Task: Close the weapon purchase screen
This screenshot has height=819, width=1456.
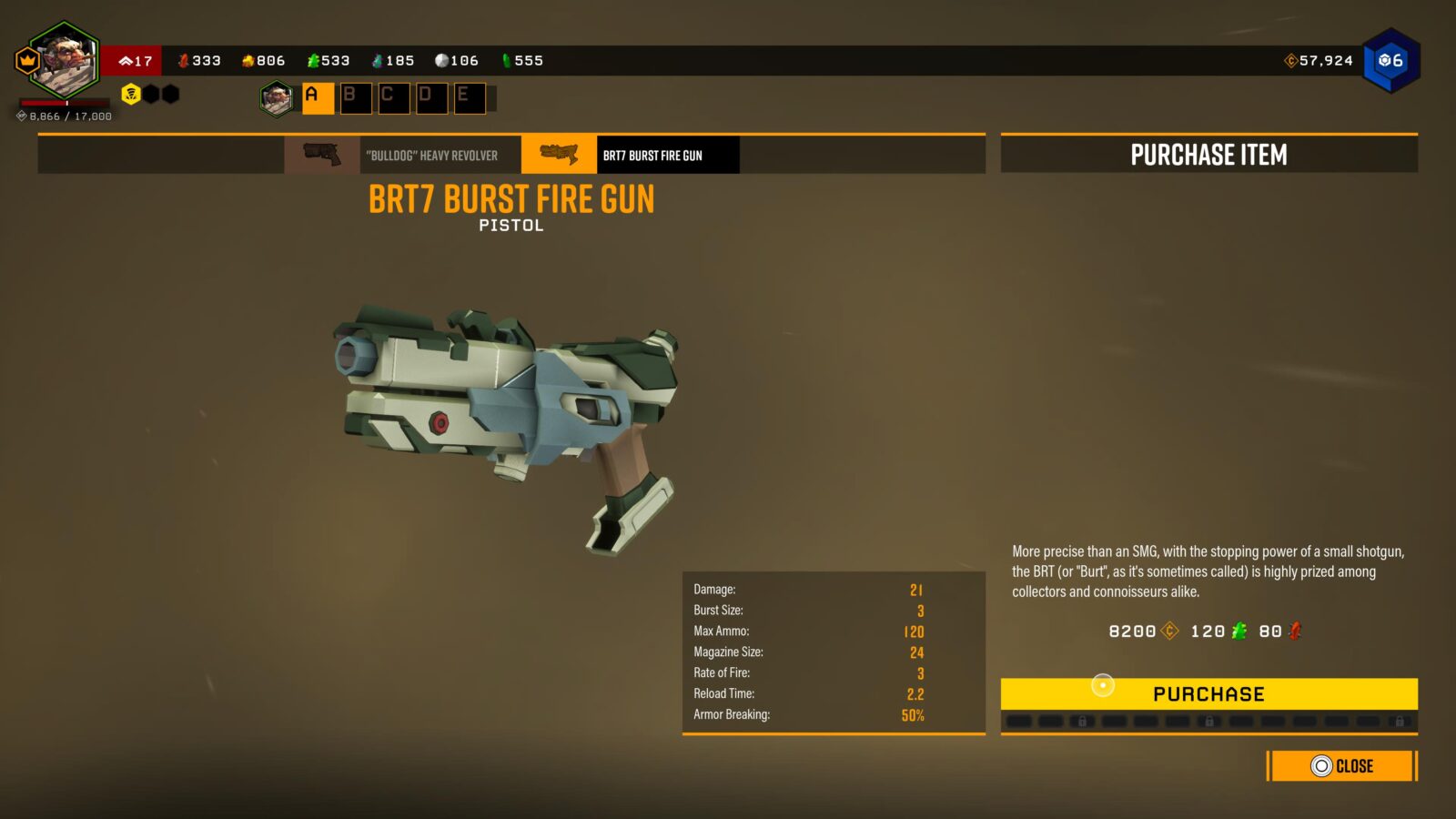Action: pos(1342,766)
